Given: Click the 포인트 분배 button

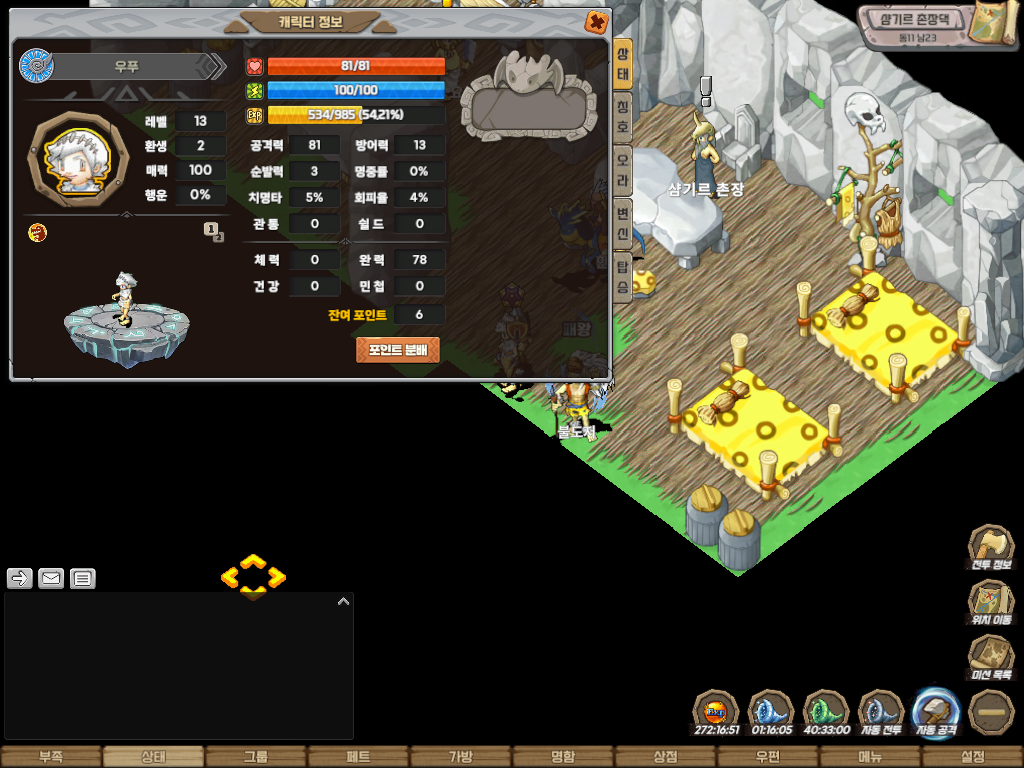Looking at the screenshot, I should click(397, 350).
